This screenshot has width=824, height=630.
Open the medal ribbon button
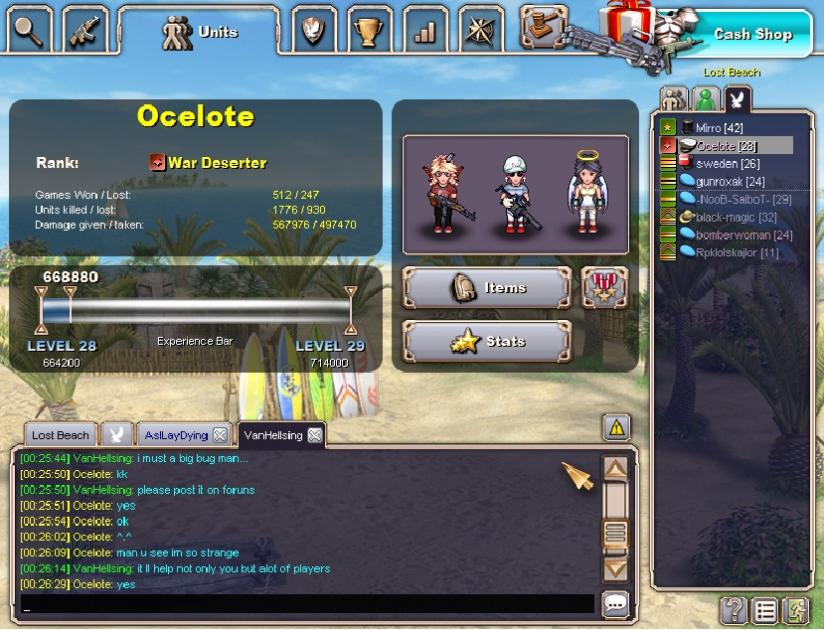[x=603, y=288]
